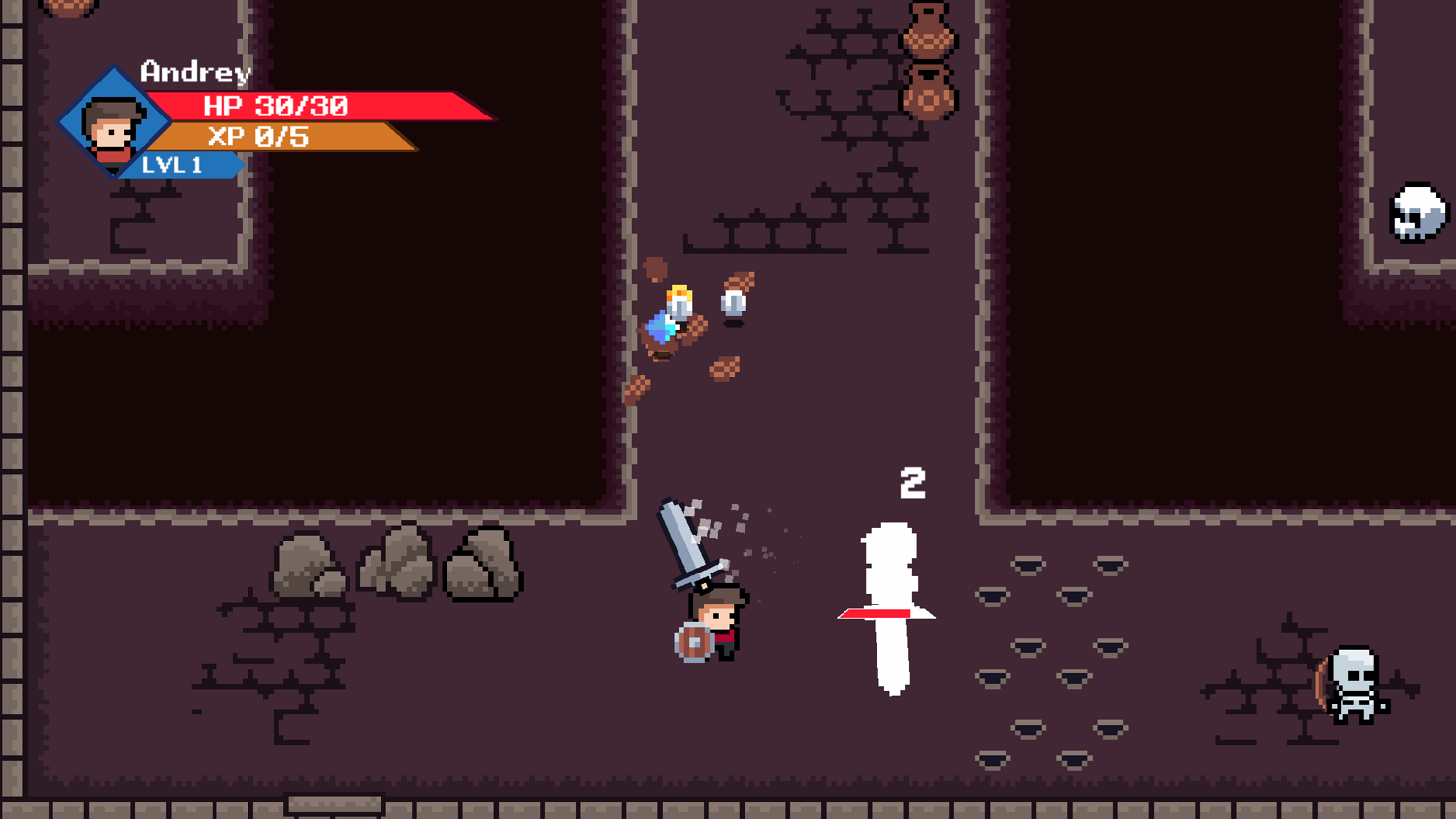This screenshot has width=1456, height=819.
Task: Click Andrey's character portrait
Action: tap(113, 125)
